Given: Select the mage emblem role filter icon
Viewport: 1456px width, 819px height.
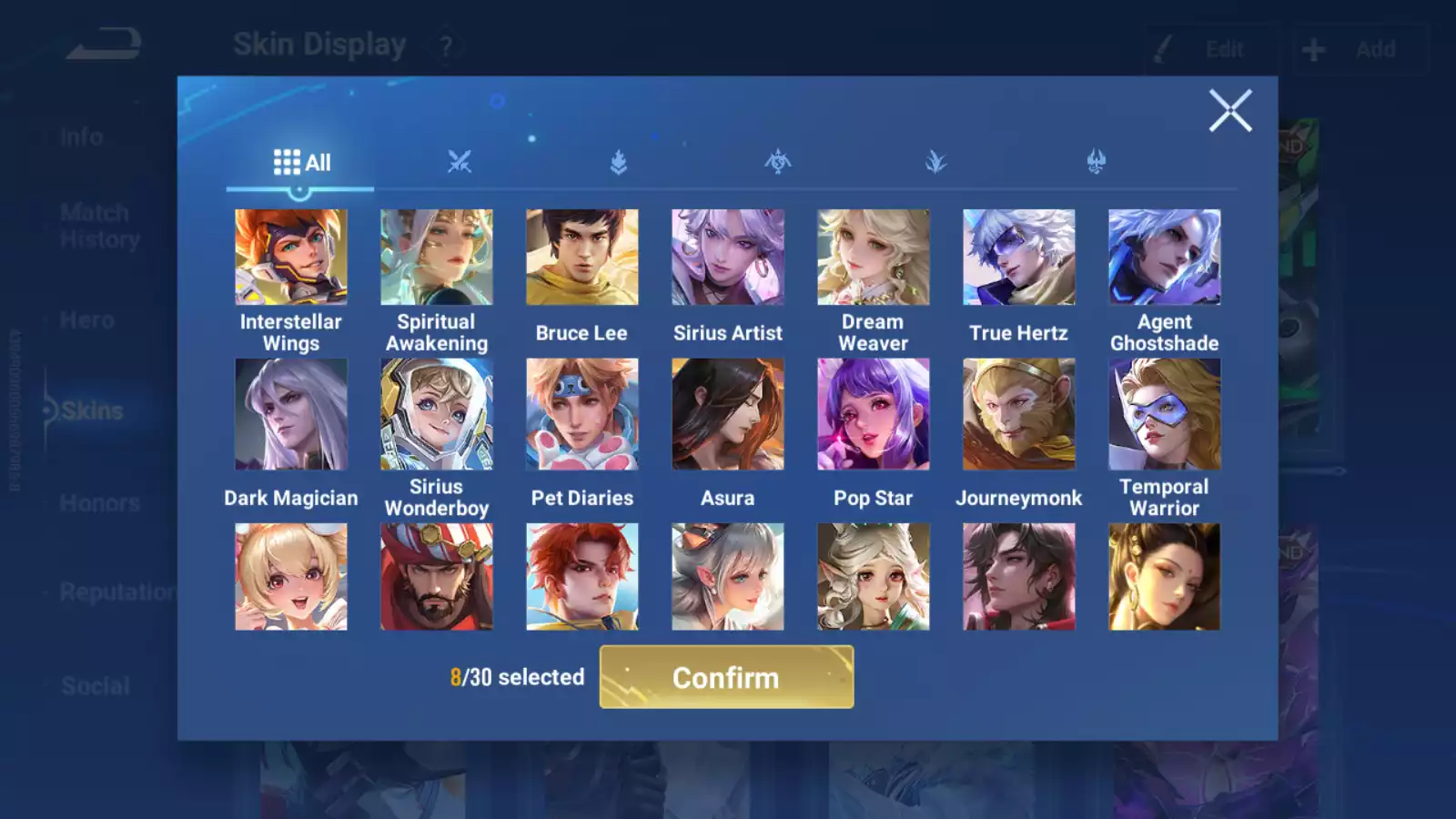Looking at the screenshot, I should pyautogui.click(x=778, y=160).
